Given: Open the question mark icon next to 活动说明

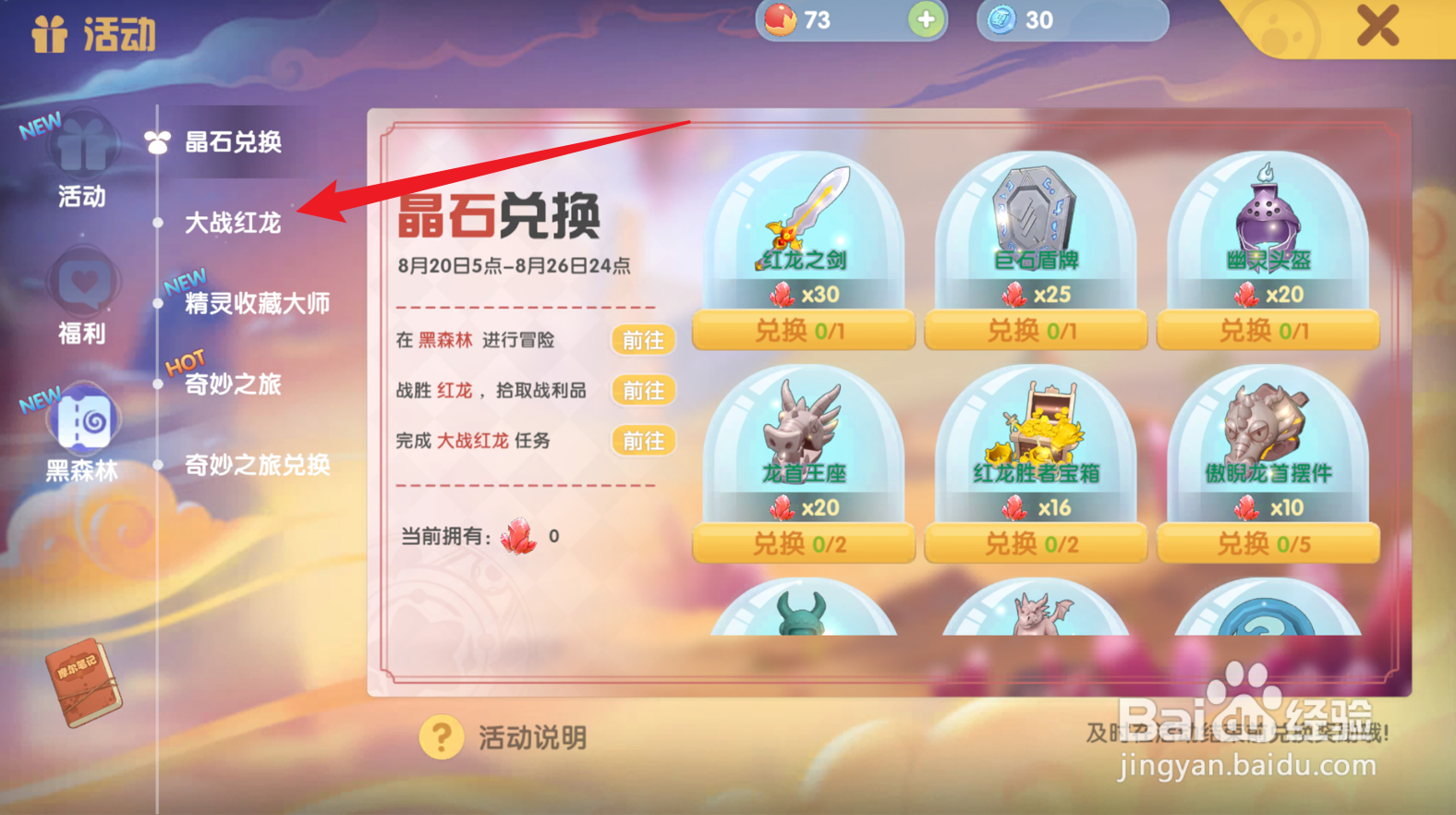Looking at the screenshot, I should pyautogui.click(x=442, y=736).
